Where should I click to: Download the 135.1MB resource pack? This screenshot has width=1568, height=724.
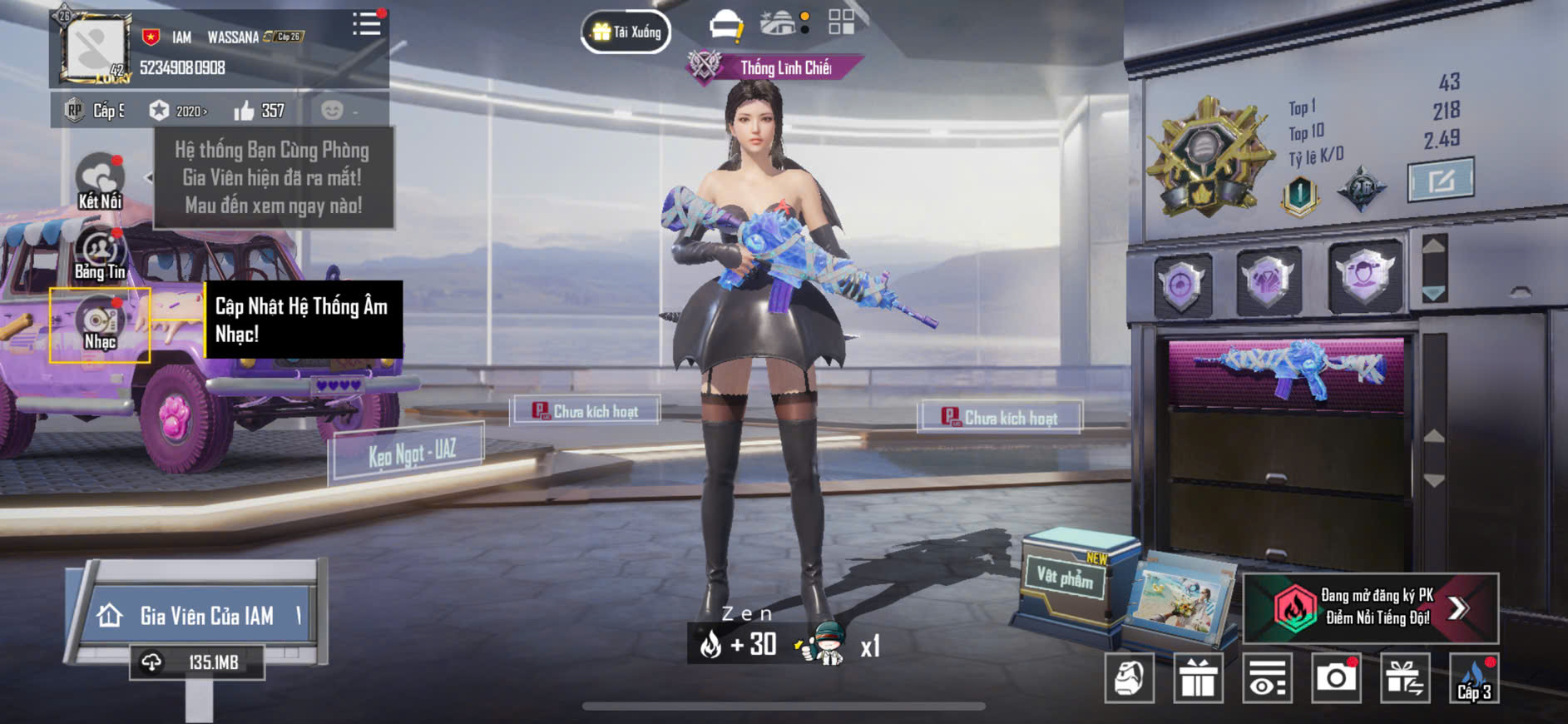pos(198,662)
